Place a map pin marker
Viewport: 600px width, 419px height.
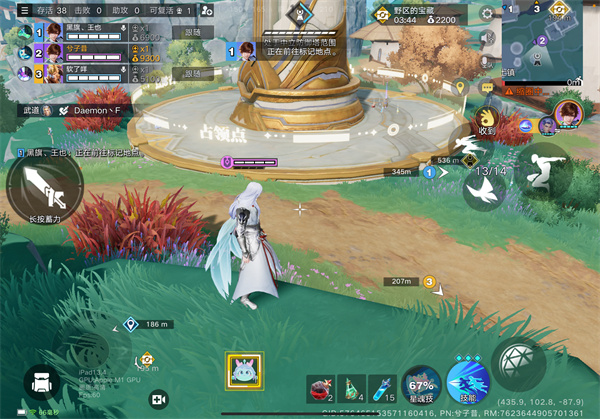click(460, 88)
